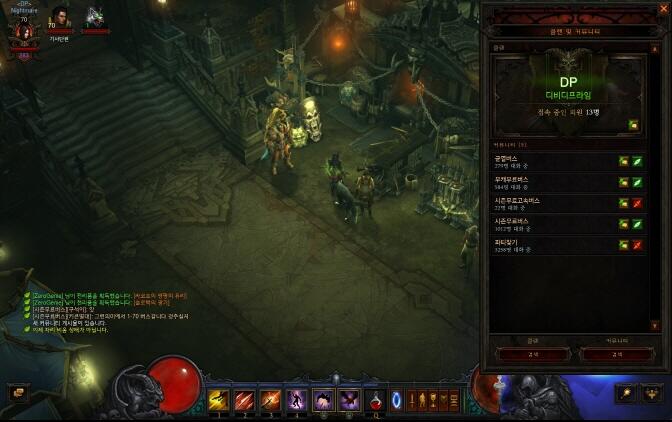Activate the blue town portal icon
Image resolution: width=672 pixels, height=422 pixels.
click(x=397, y=400)
